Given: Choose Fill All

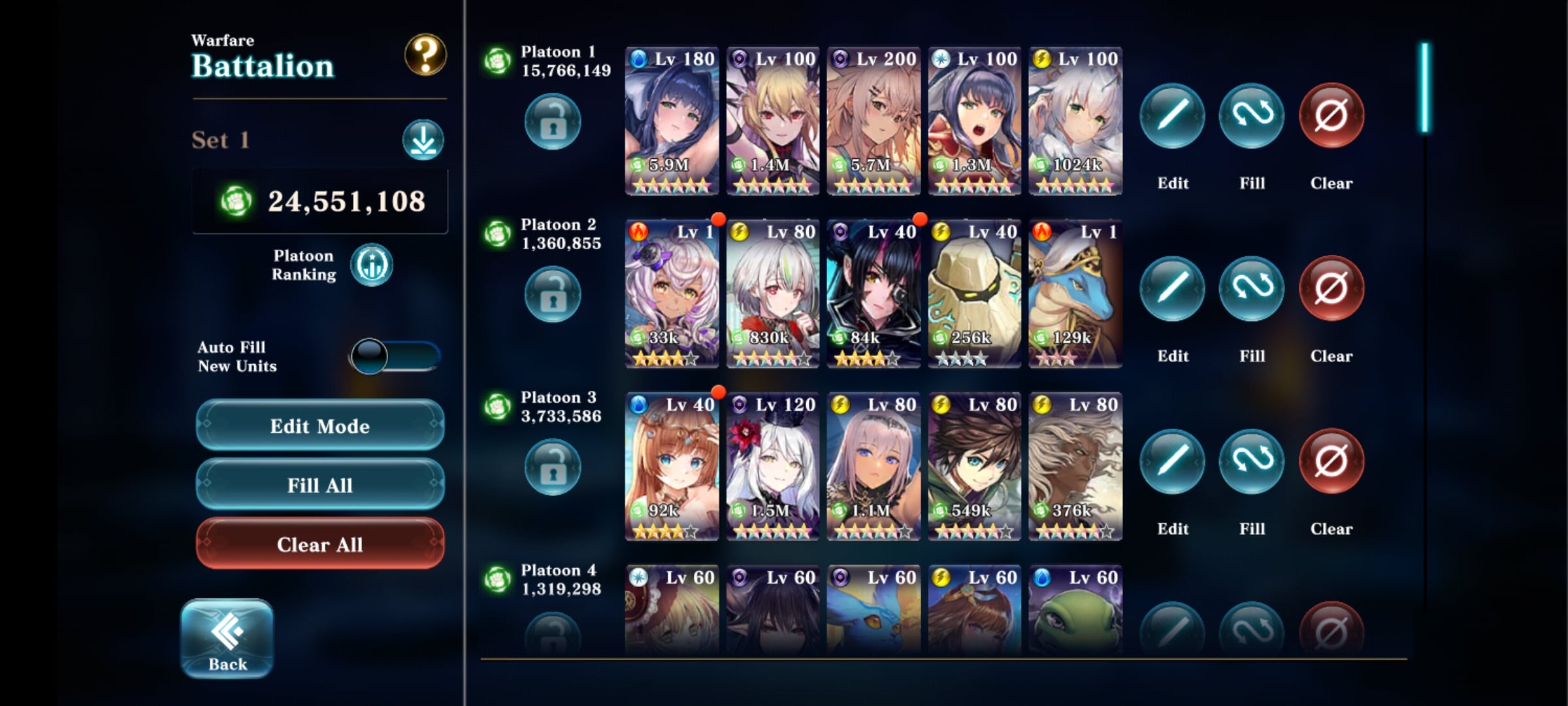Looking at the screenshot, I should (x=320, y=485).
